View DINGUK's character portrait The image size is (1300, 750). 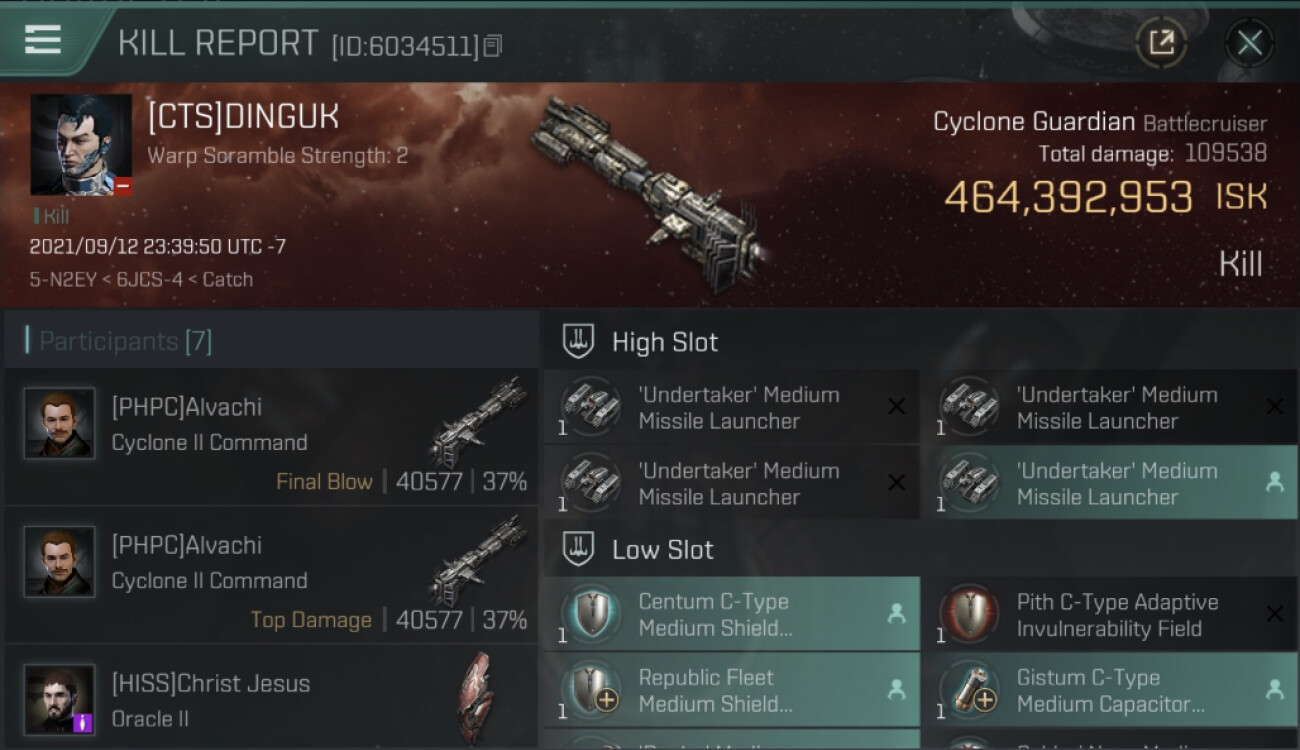click(x=81, y=145)
